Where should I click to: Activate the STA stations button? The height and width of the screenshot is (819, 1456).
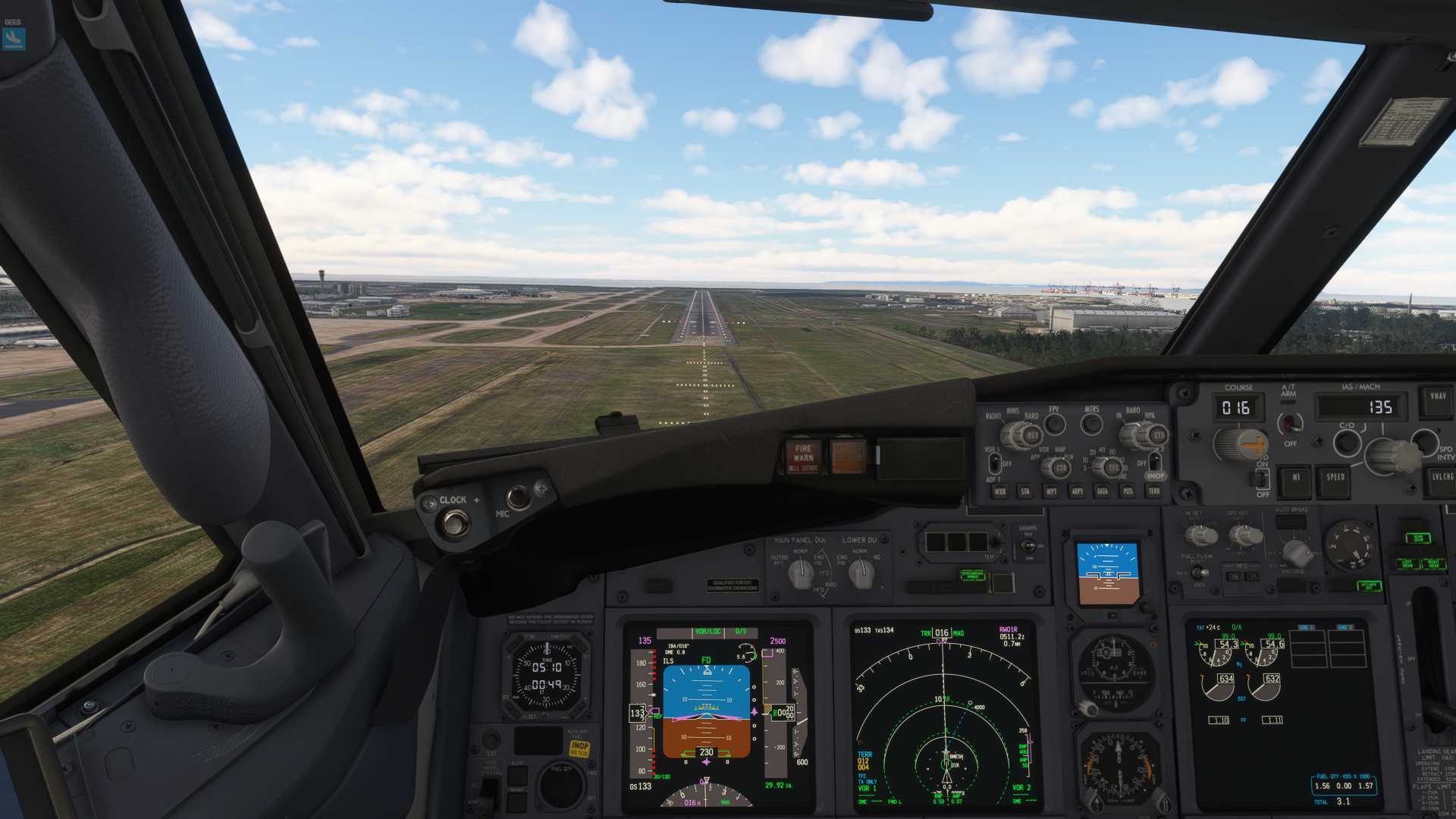(x=1025, y=491)
